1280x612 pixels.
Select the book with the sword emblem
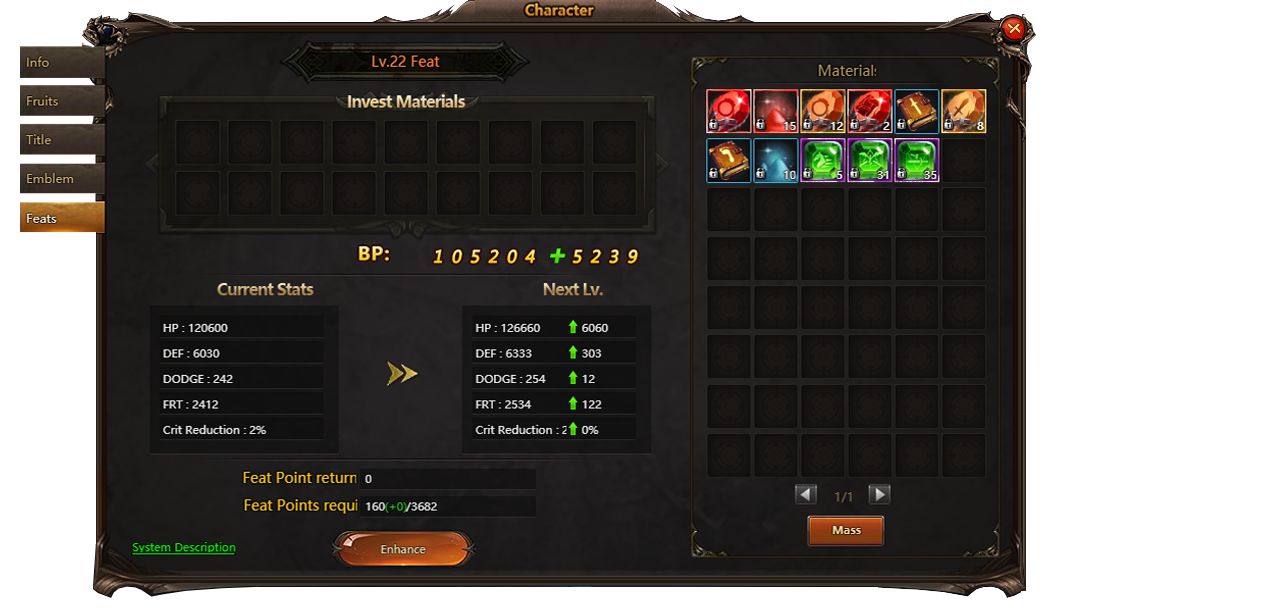pyautogui.click(x=916, y=111)
